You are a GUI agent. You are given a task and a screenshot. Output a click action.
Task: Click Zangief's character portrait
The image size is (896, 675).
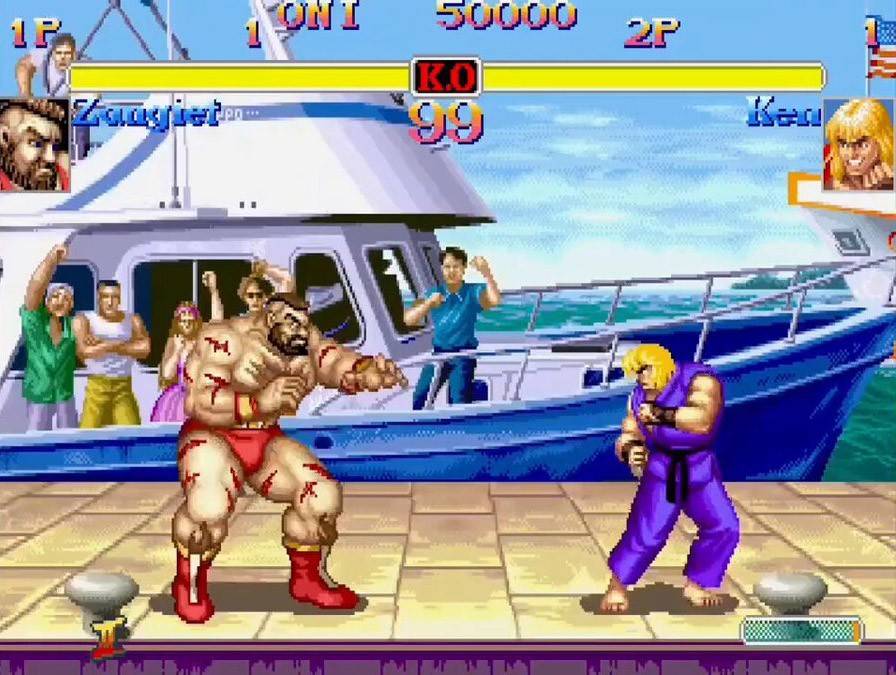(33, 145)
